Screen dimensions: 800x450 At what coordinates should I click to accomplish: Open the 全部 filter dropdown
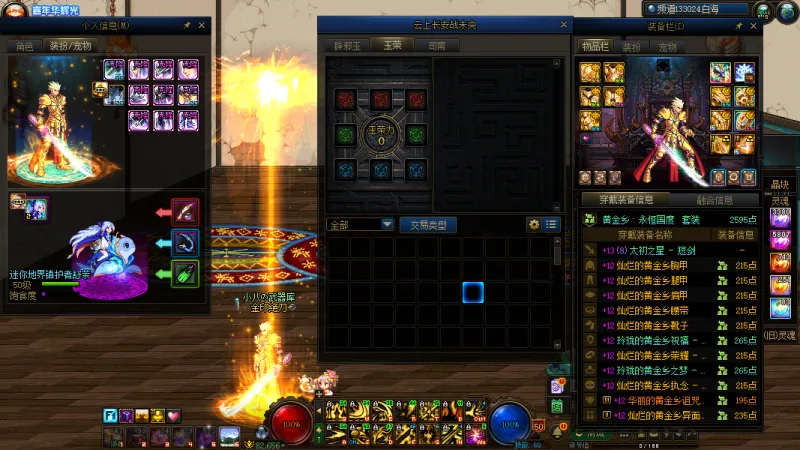[360, 225]
